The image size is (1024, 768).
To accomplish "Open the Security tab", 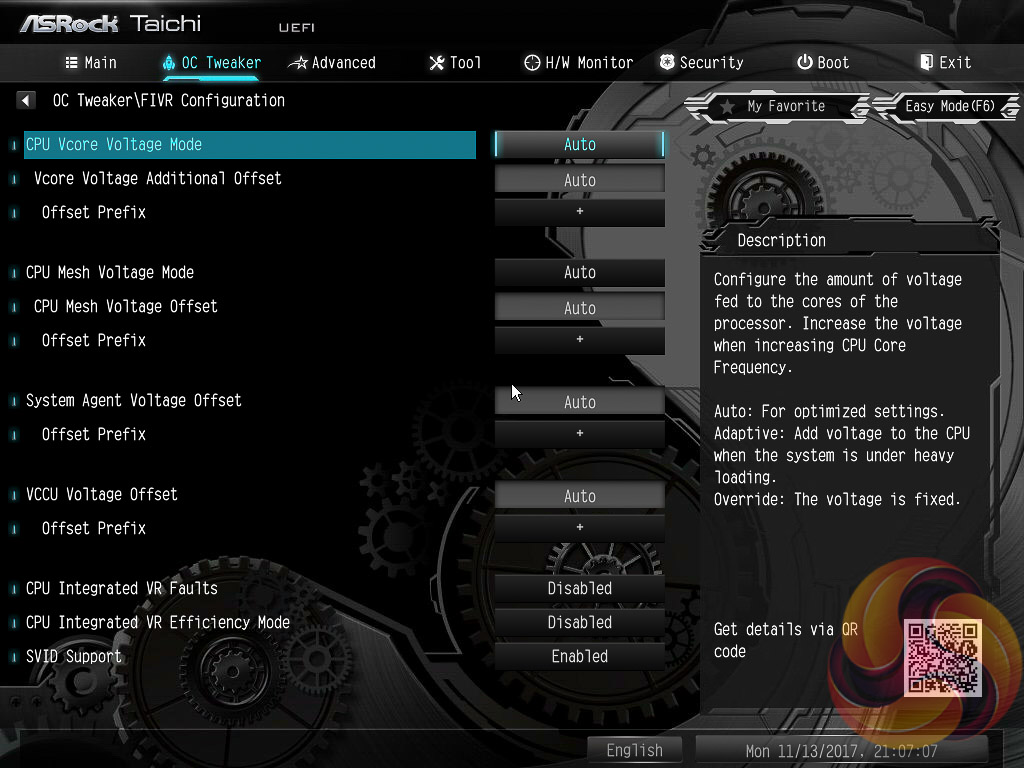I will [701, 62].
